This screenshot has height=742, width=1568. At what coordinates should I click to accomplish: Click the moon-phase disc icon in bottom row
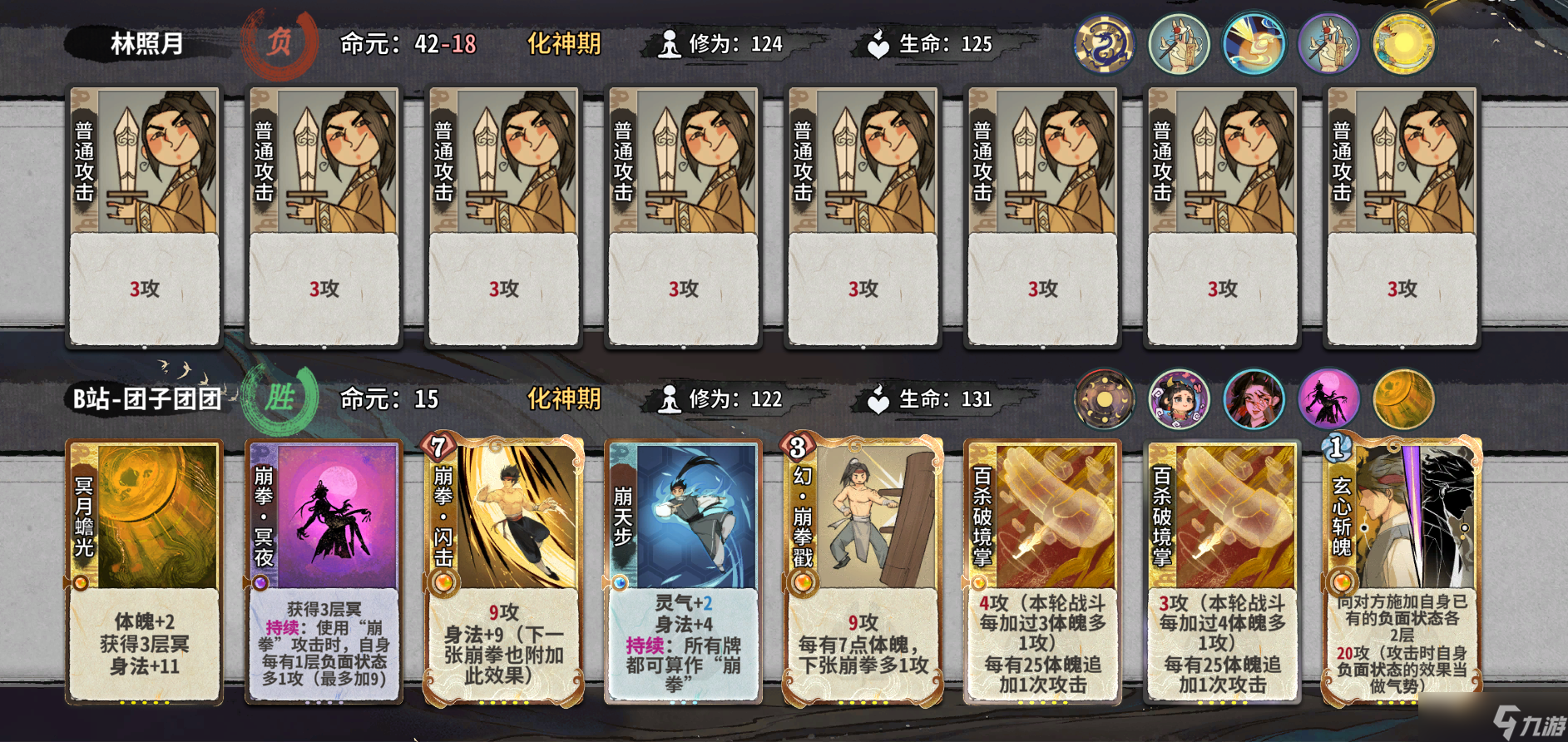(x=1105, y=399)
